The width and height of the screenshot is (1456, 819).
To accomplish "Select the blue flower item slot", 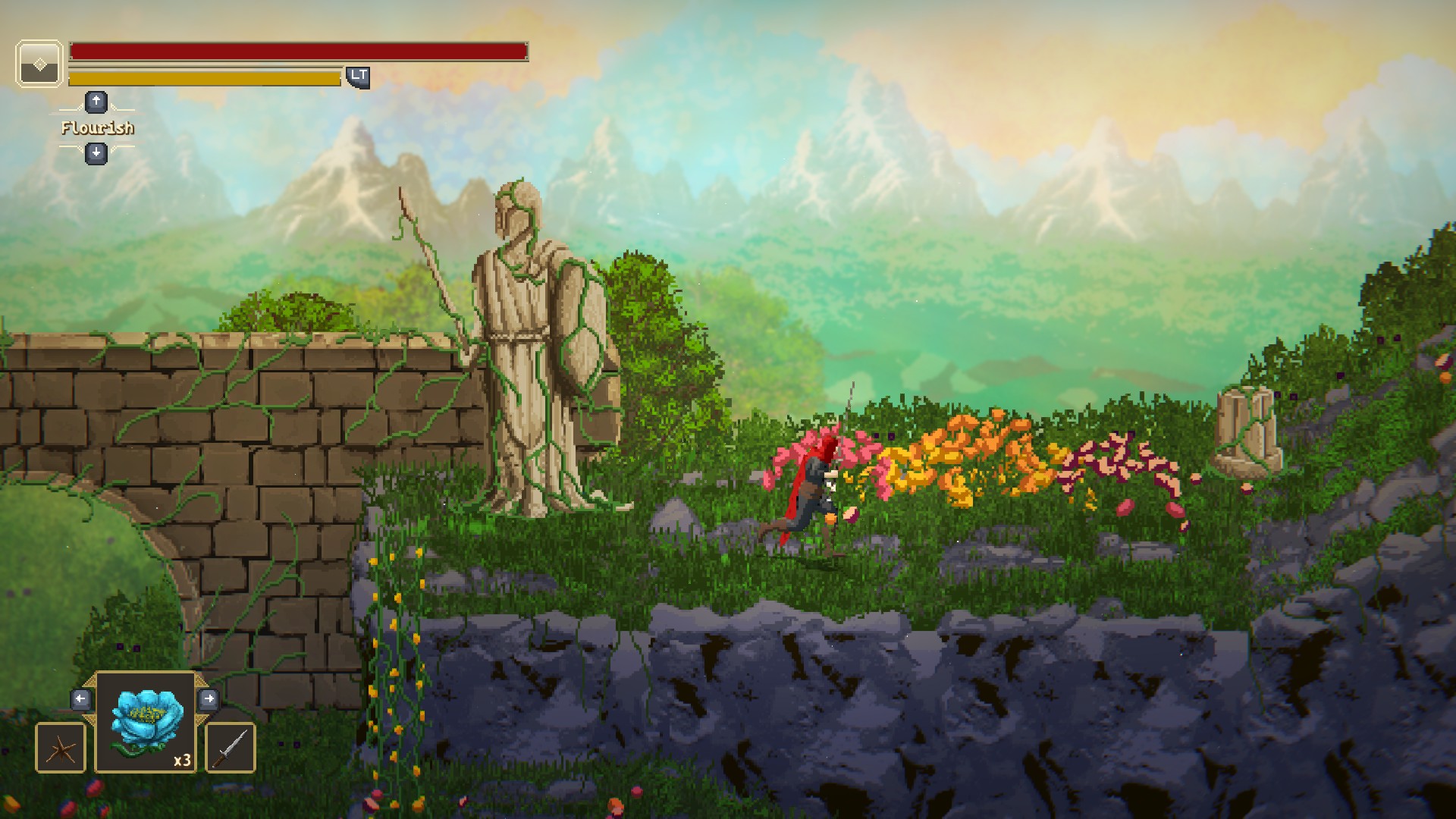I will 146,721.
